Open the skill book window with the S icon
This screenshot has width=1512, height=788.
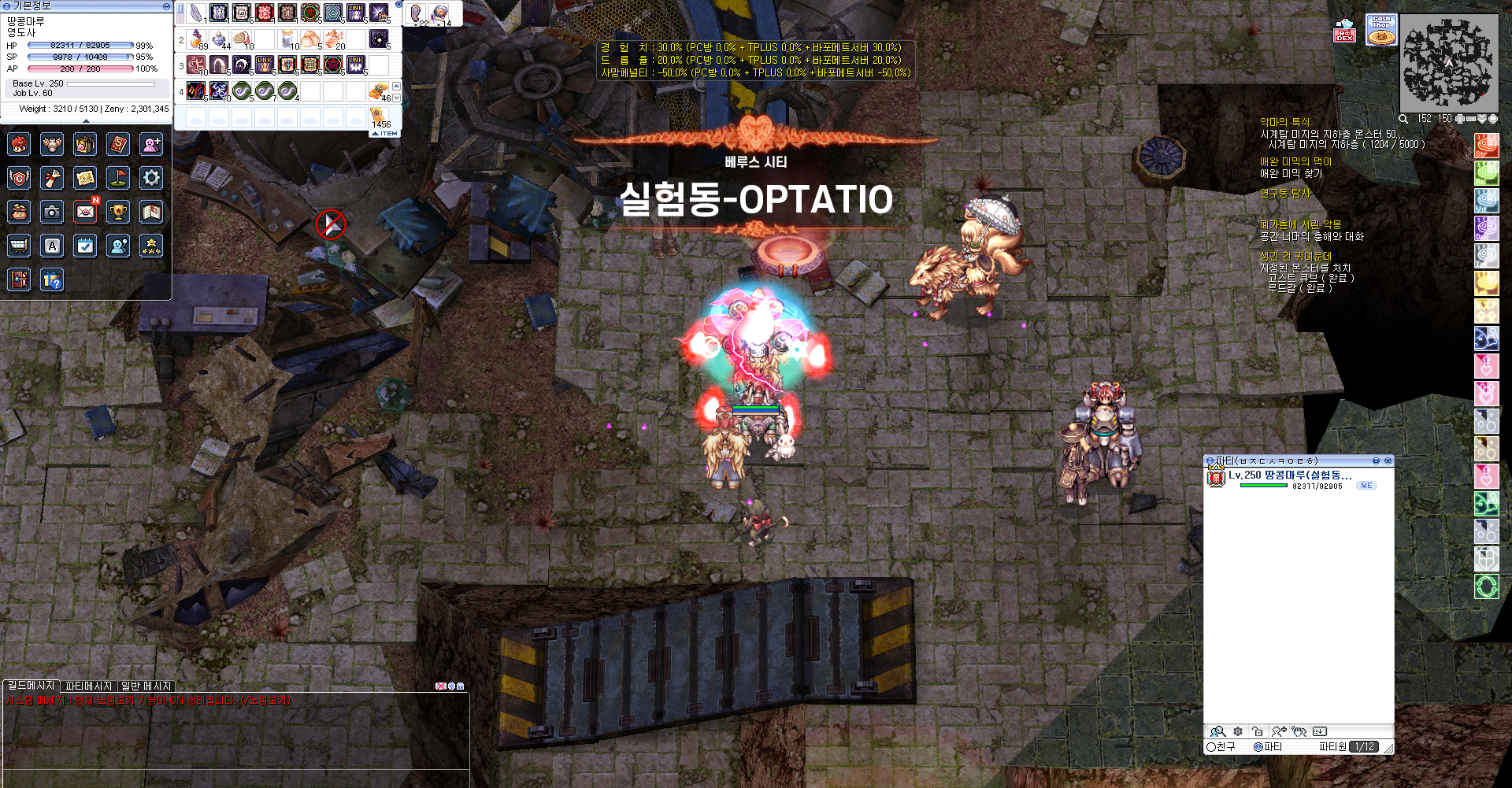pos(118,144)
